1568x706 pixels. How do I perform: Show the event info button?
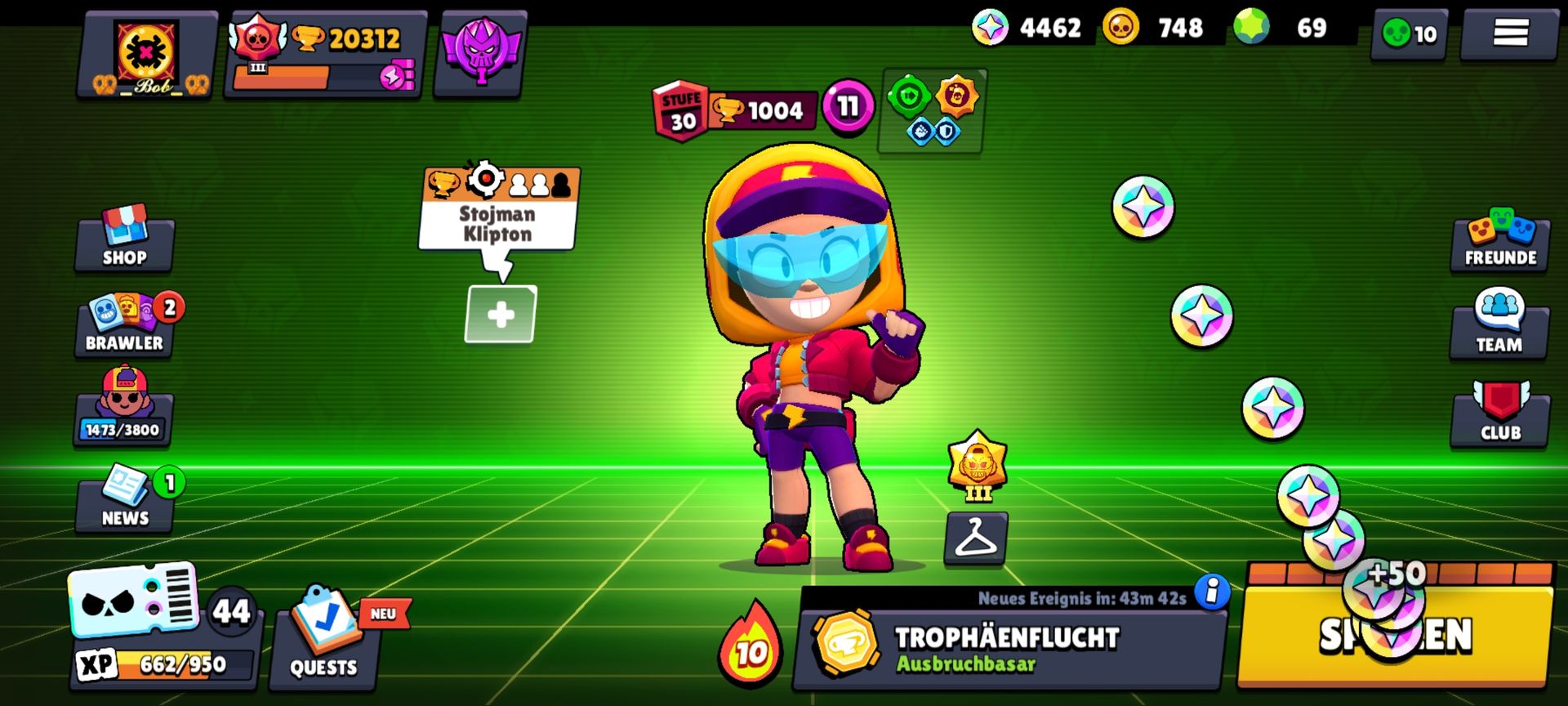1212,590
